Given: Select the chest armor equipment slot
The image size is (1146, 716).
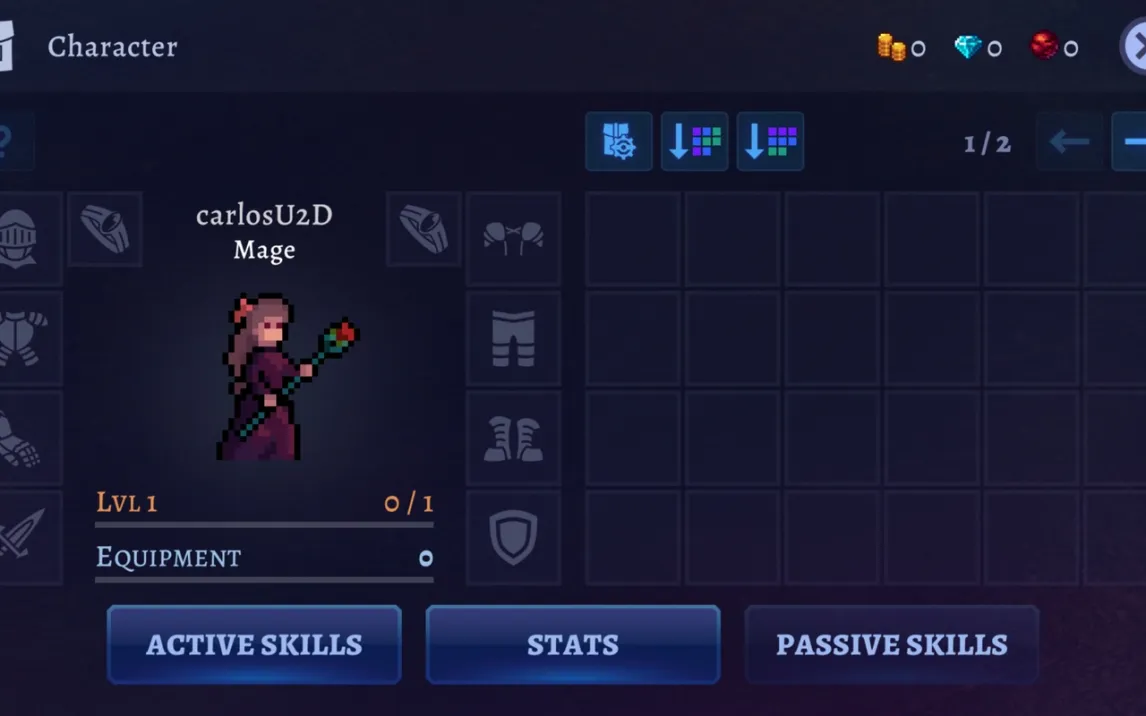Looking at the screenshot, I should point(20,338).
